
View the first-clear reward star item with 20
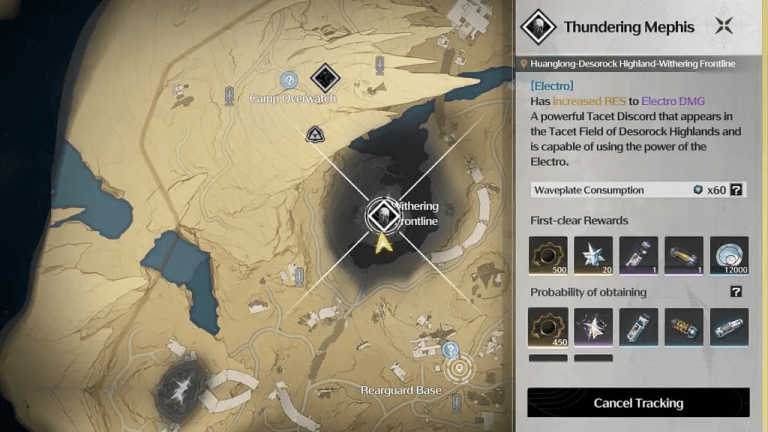pos(593,257)
